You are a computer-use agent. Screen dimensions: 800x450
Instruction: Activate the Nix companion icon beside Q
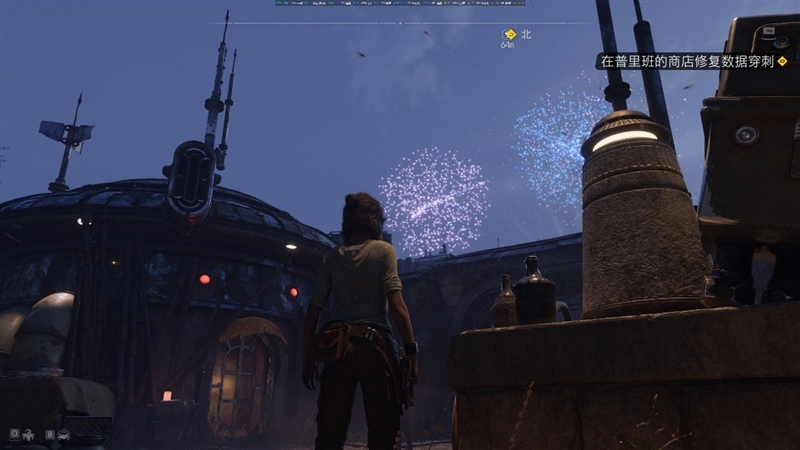(26, 435)
